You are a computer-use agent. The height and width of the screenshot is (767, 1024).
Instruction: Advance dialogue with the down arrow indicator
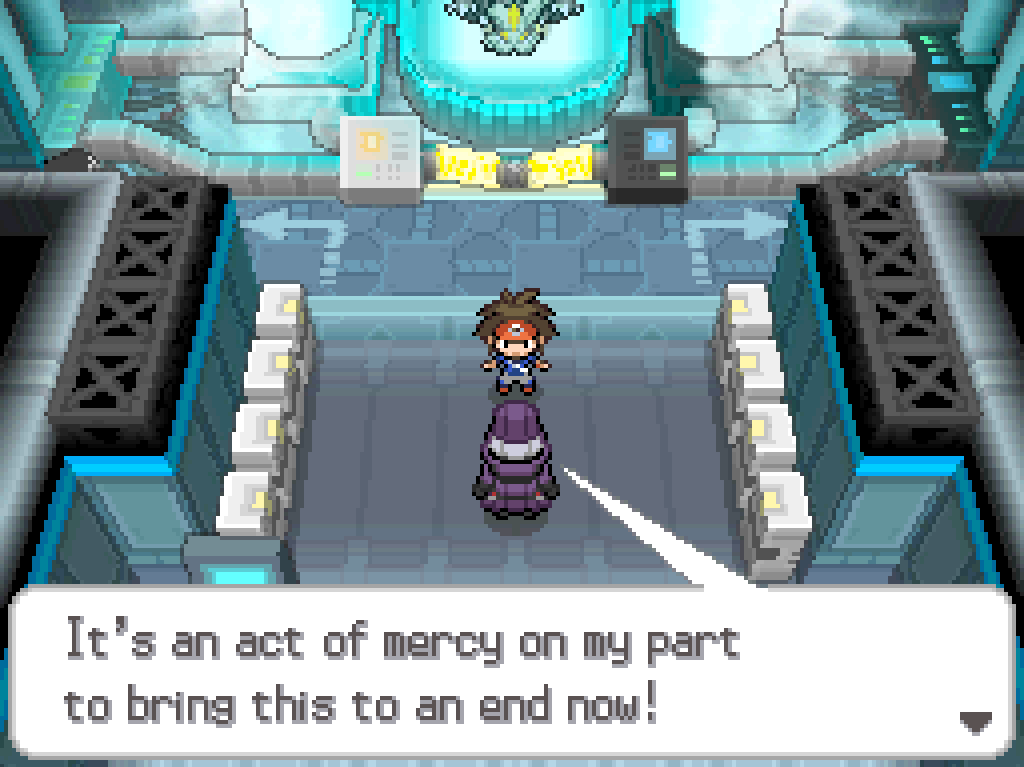pos(975,720)
